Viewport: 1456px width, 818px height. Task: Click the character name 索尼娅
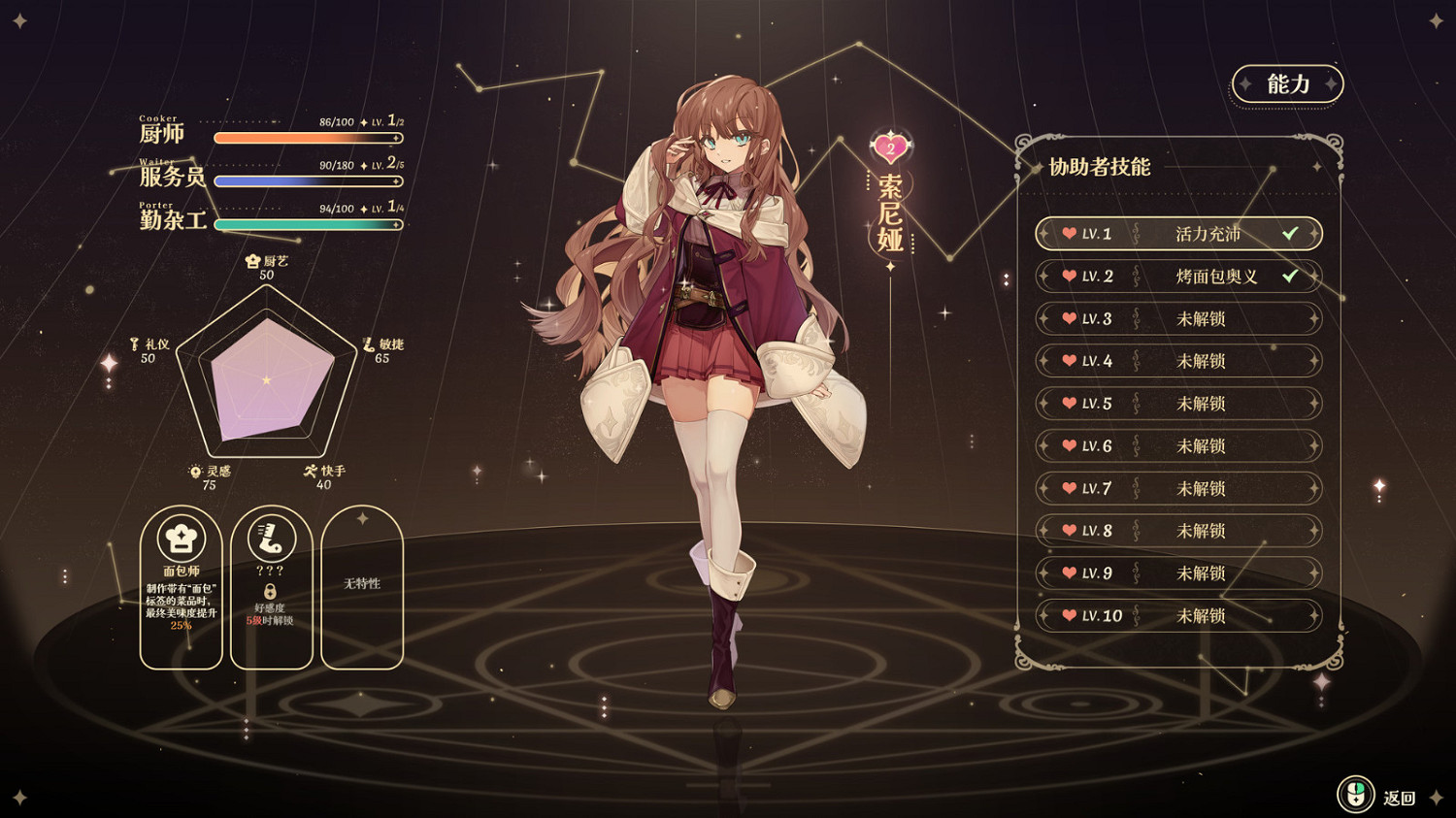click(x=890, y=213)
